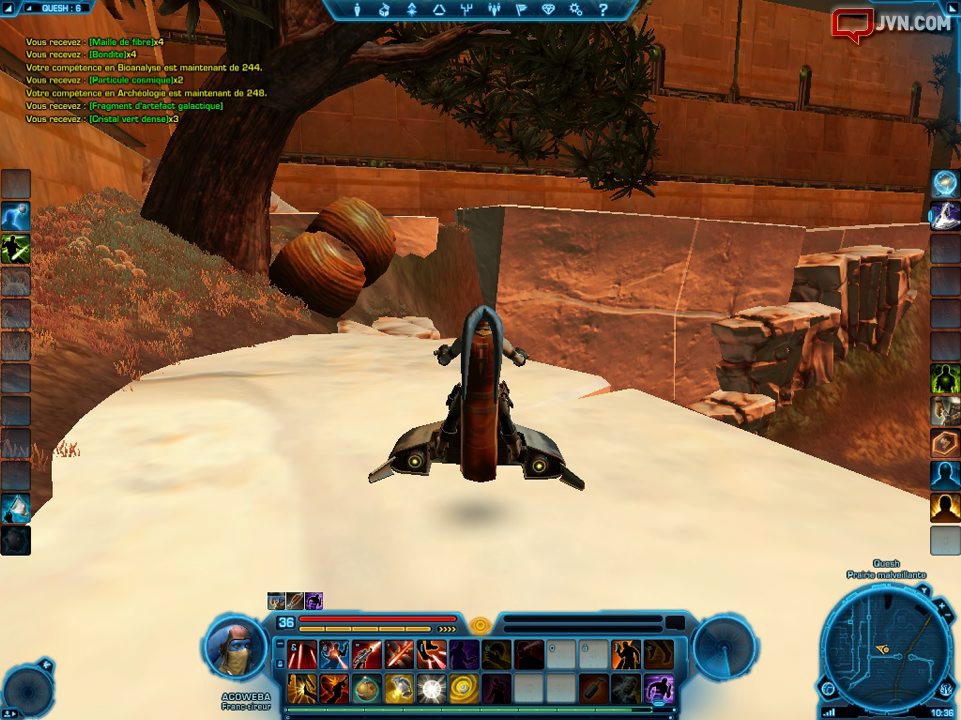Open the character sheet from the top menu
The height and width of the screenshot is (720, 961).
pos(357,10)
